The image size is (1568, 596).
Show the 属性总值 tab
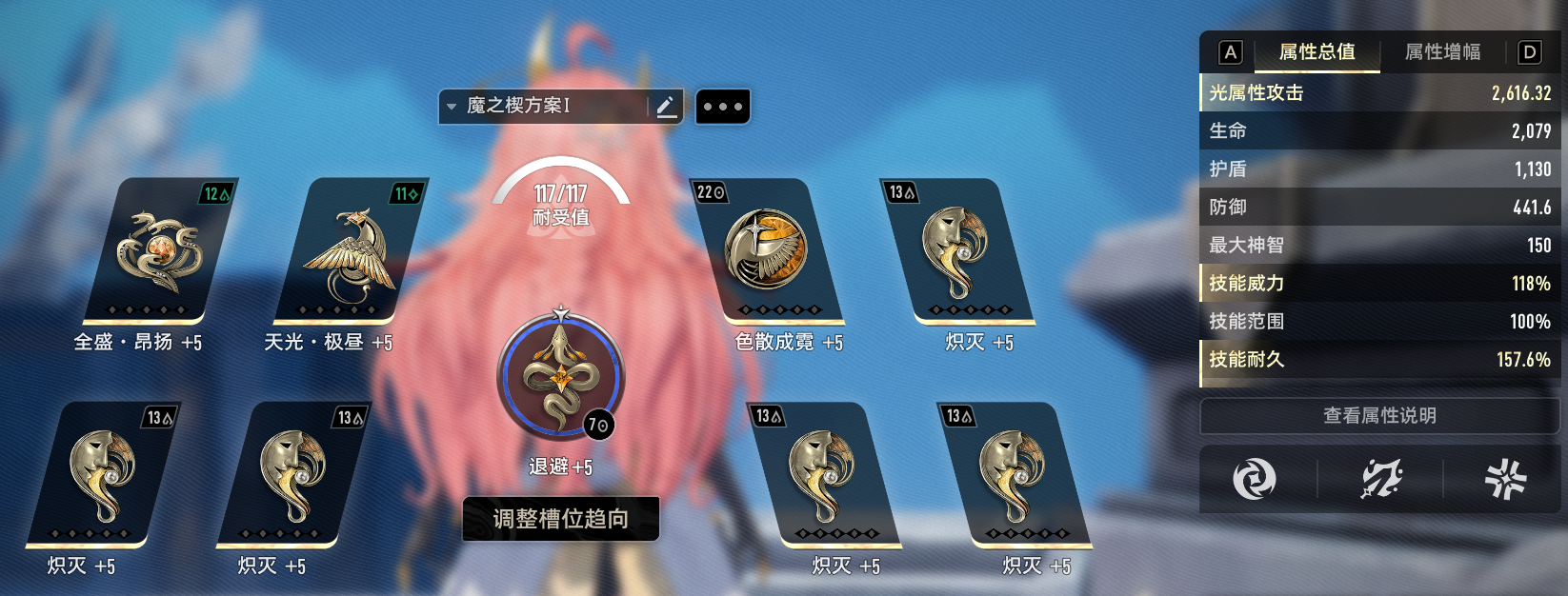tap(1317, 52)
